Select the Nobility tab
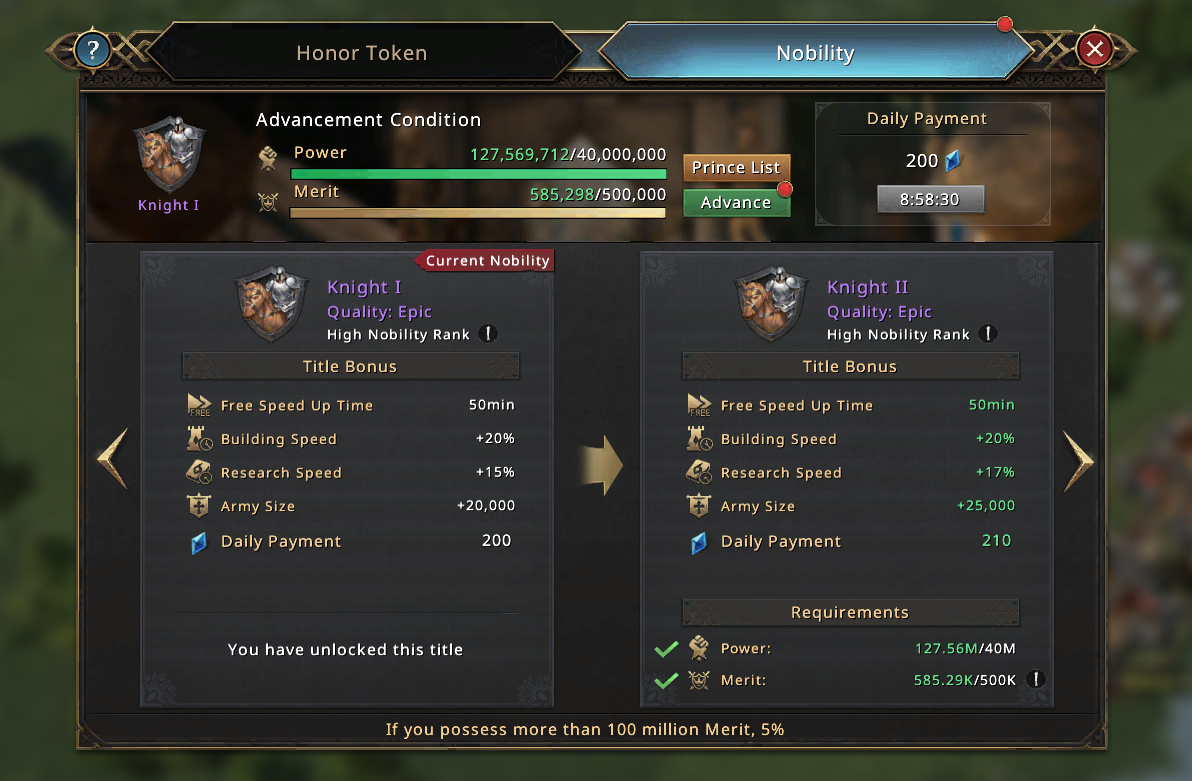1192x781 pixels. (815, 53)
